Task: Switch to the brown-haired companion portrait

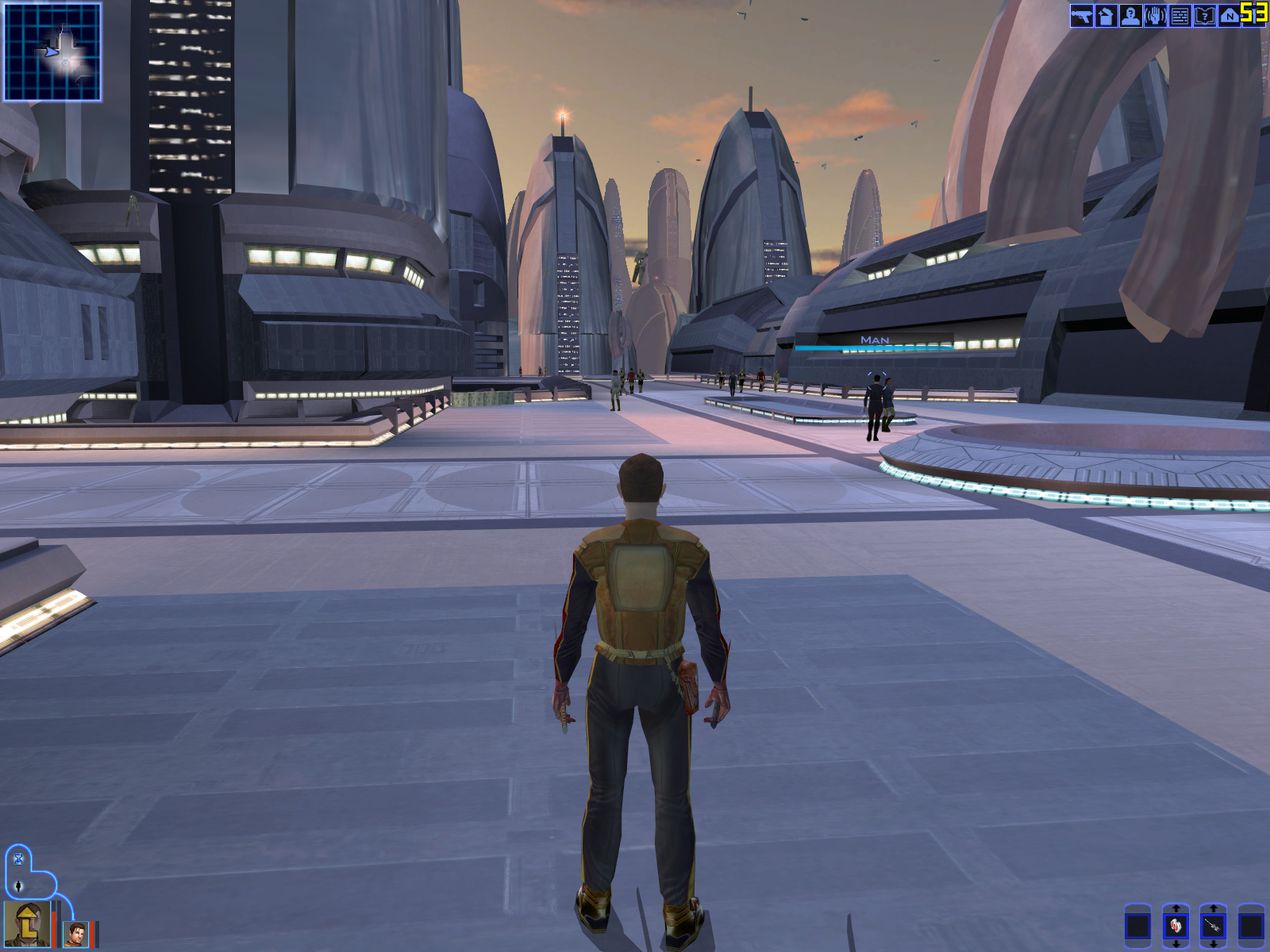Action: (x=76, y=934)
